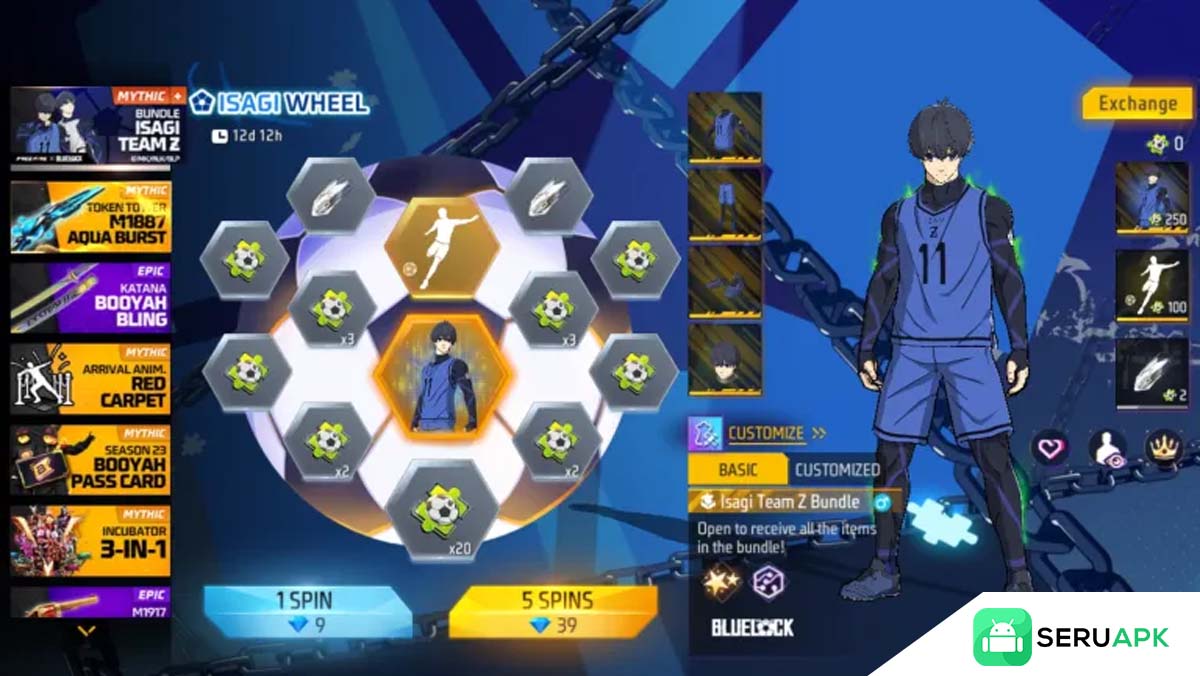Select the Season 23 Booyah Pass Card
The image size is (1200, 676).
click(x=91, y=460)
